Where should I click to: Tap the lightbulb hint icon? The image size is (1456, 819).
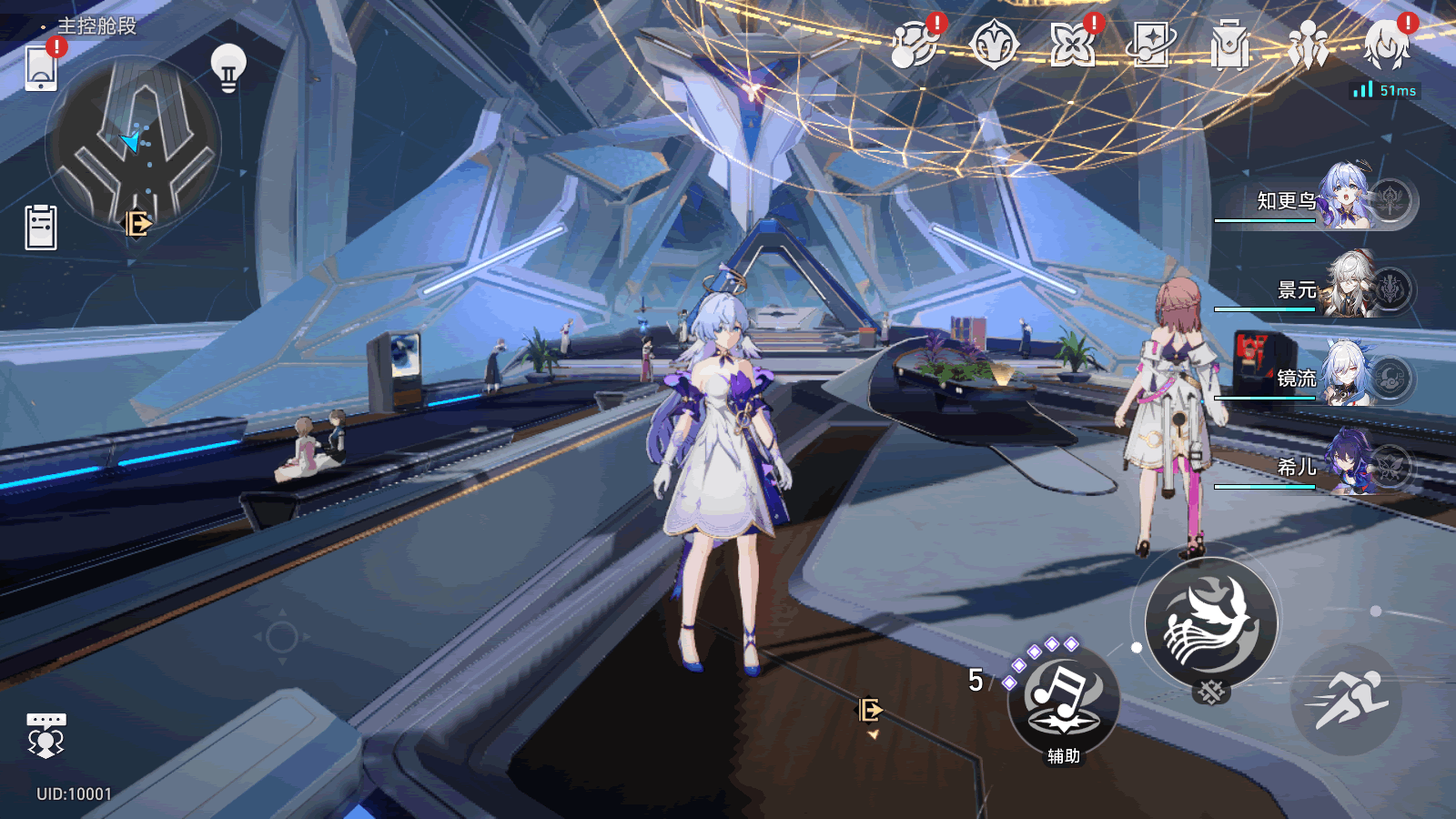coord(228,67)
